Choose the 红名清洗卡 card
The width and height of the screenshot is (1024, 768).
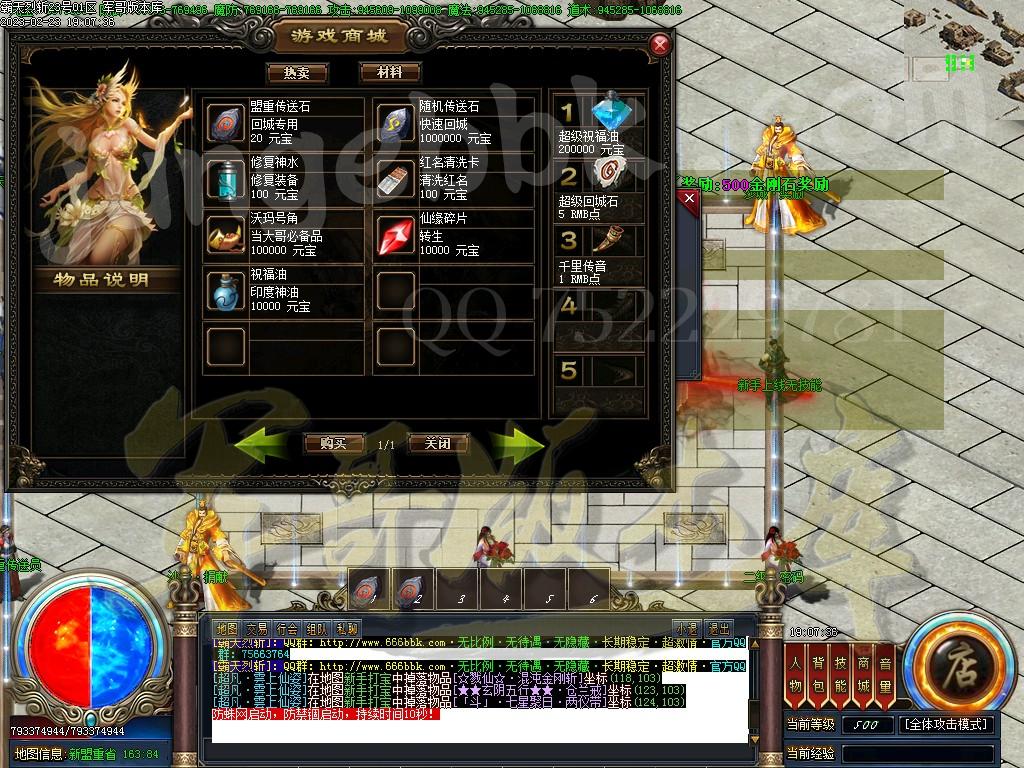[x=396, y=179]
